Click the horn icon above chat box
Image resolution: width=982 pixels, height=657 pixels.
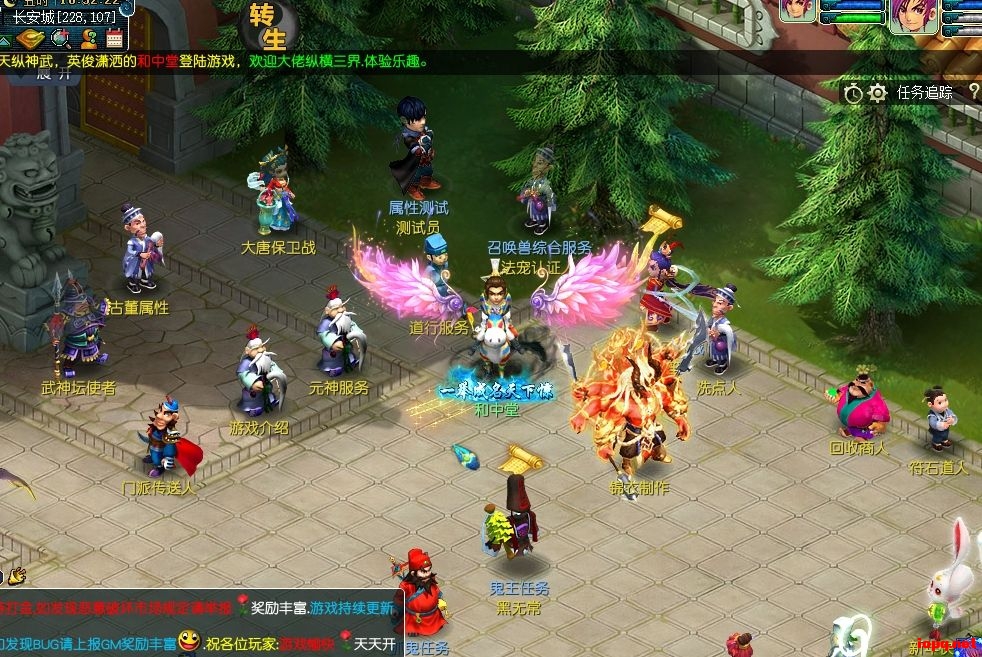[x=16, y=575]
